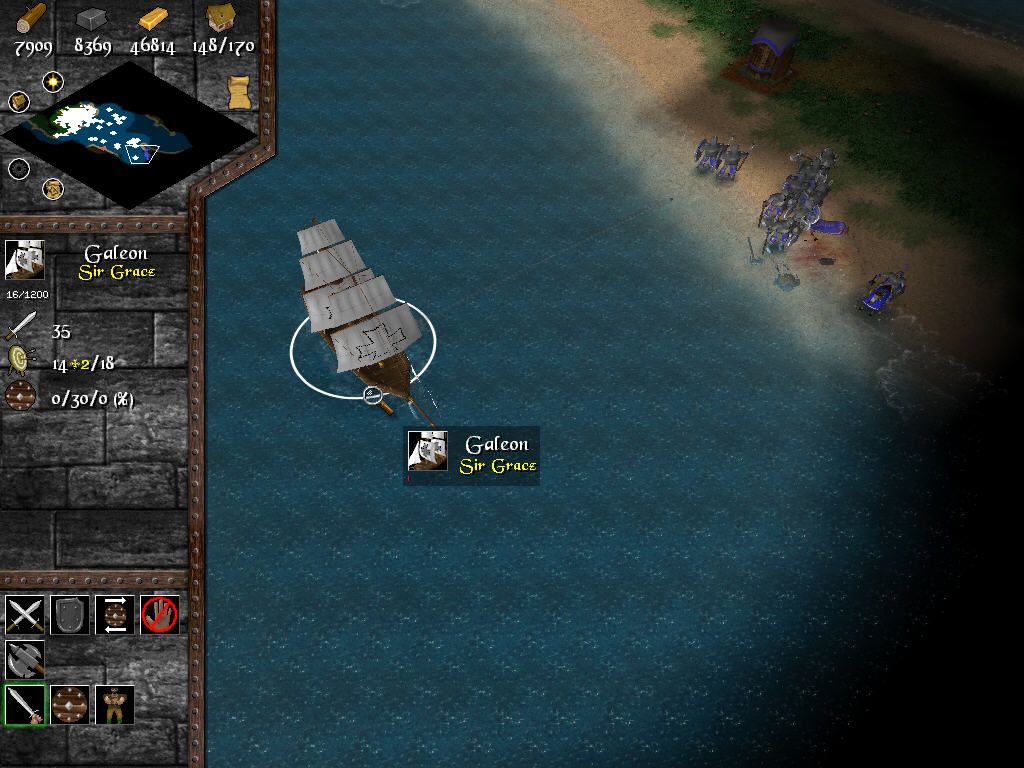Switch to the round wooden shield stance
Image resolution: width=1024 pixels, height=768 pixels.
point(70,704)
